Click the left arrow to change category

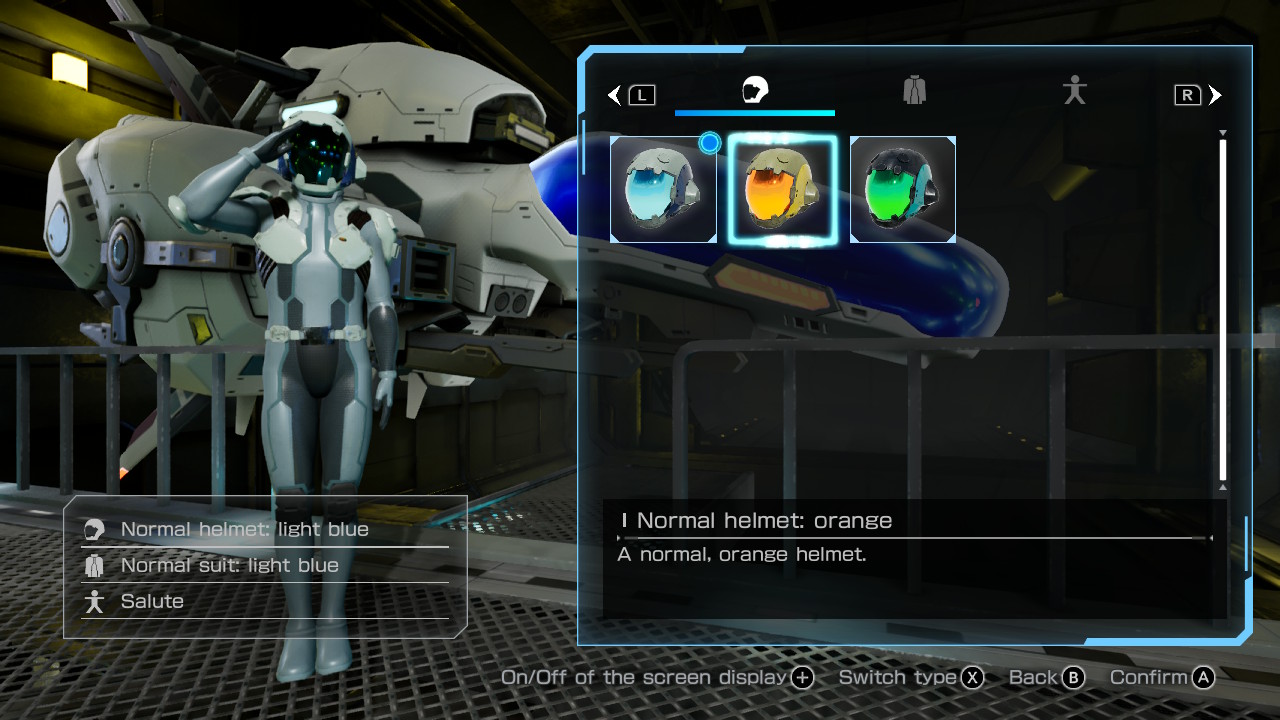(x=613, y=94)
